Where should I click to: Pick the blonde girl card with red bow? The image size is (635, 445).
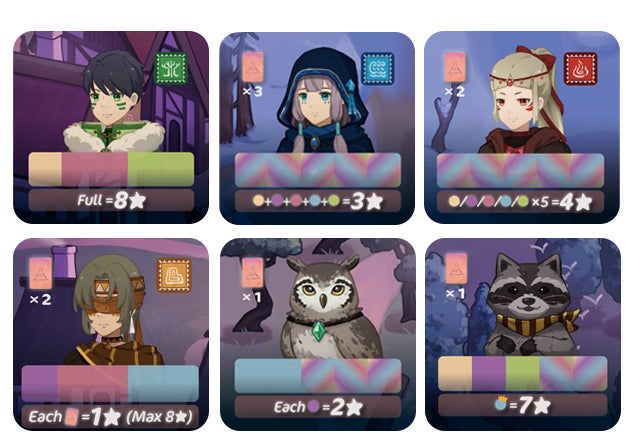coord(522,126)
